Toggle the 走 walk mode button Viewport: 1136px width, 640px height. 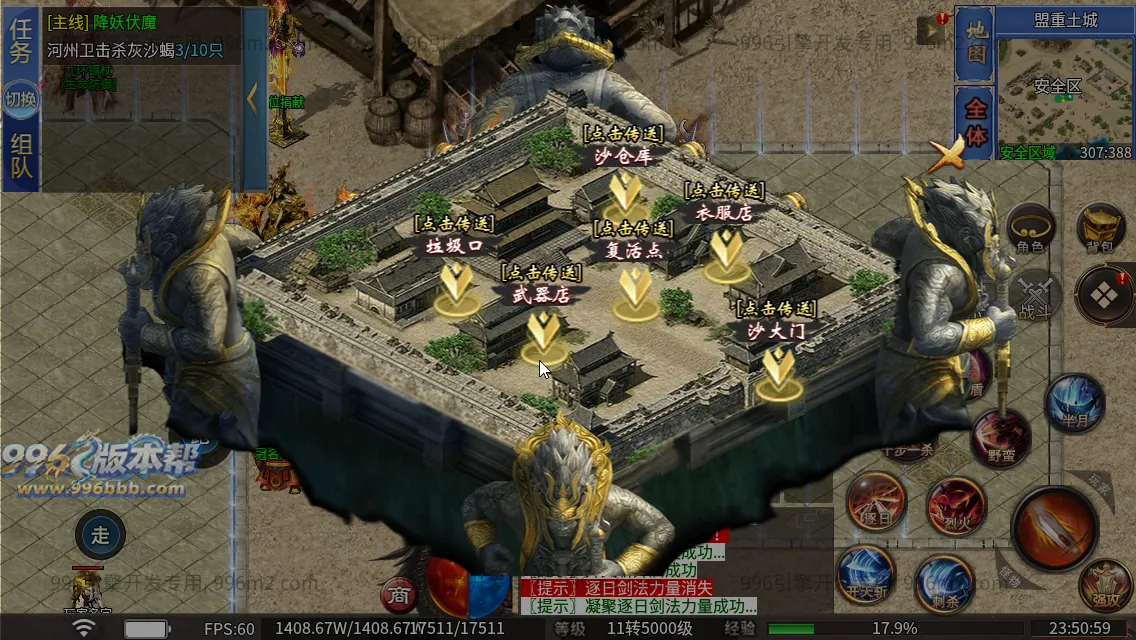pyautogui.click(x=100, y=535)
